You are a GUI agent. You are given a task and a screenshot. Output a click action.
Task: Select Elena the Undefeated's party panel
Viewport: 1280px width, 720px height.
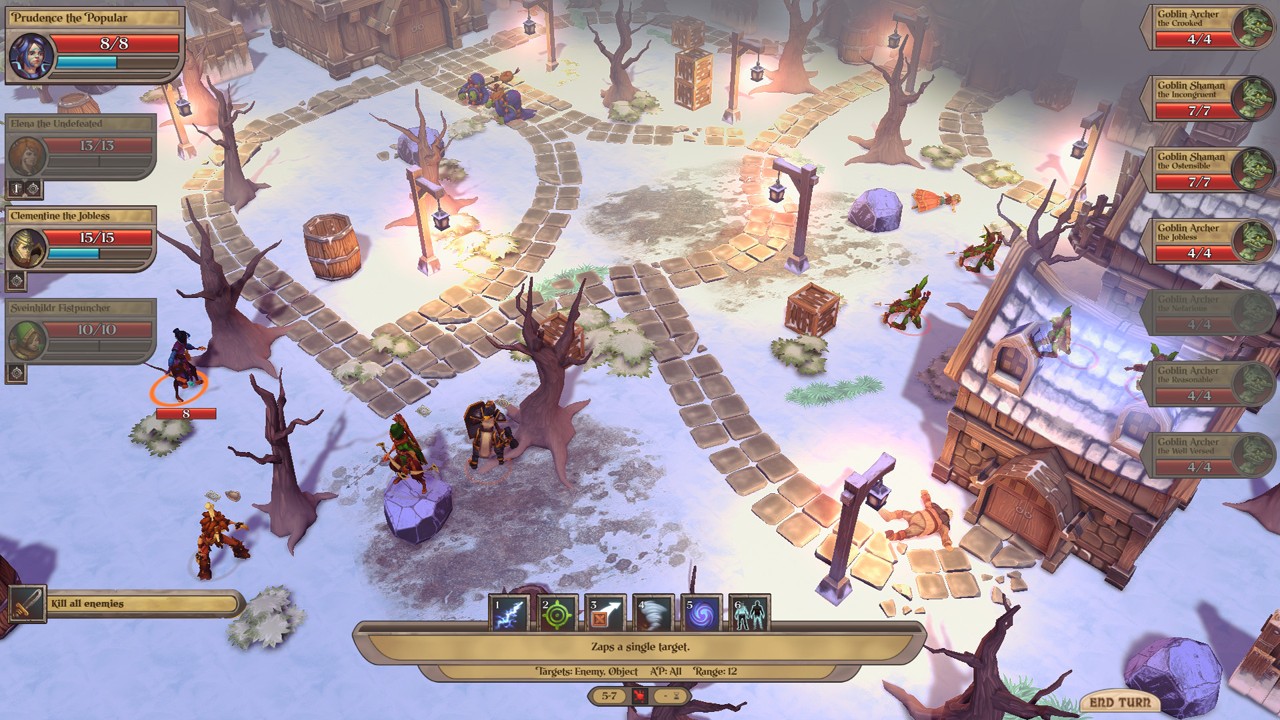81,146
